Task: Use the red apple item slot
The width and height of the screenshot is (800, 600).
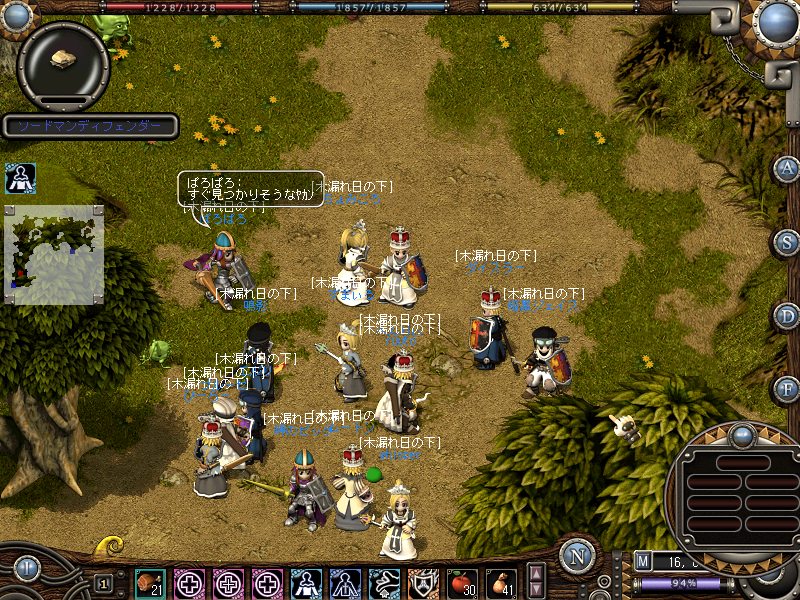Action: point(461,583)
